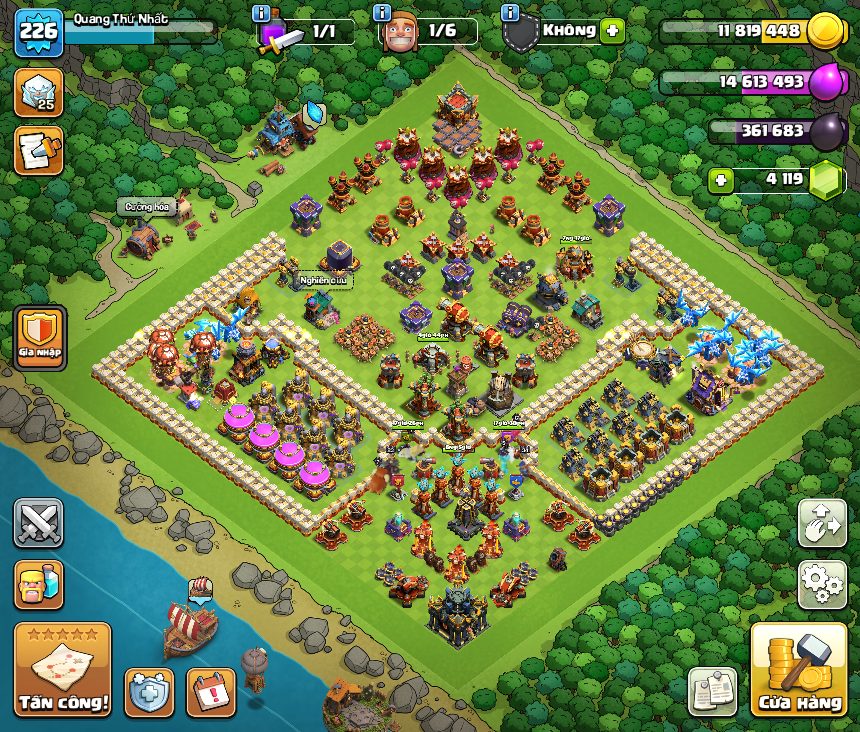860x732 pixels.
Task: Show info for the sword and potion 1/1
Action: pos(262,13)
